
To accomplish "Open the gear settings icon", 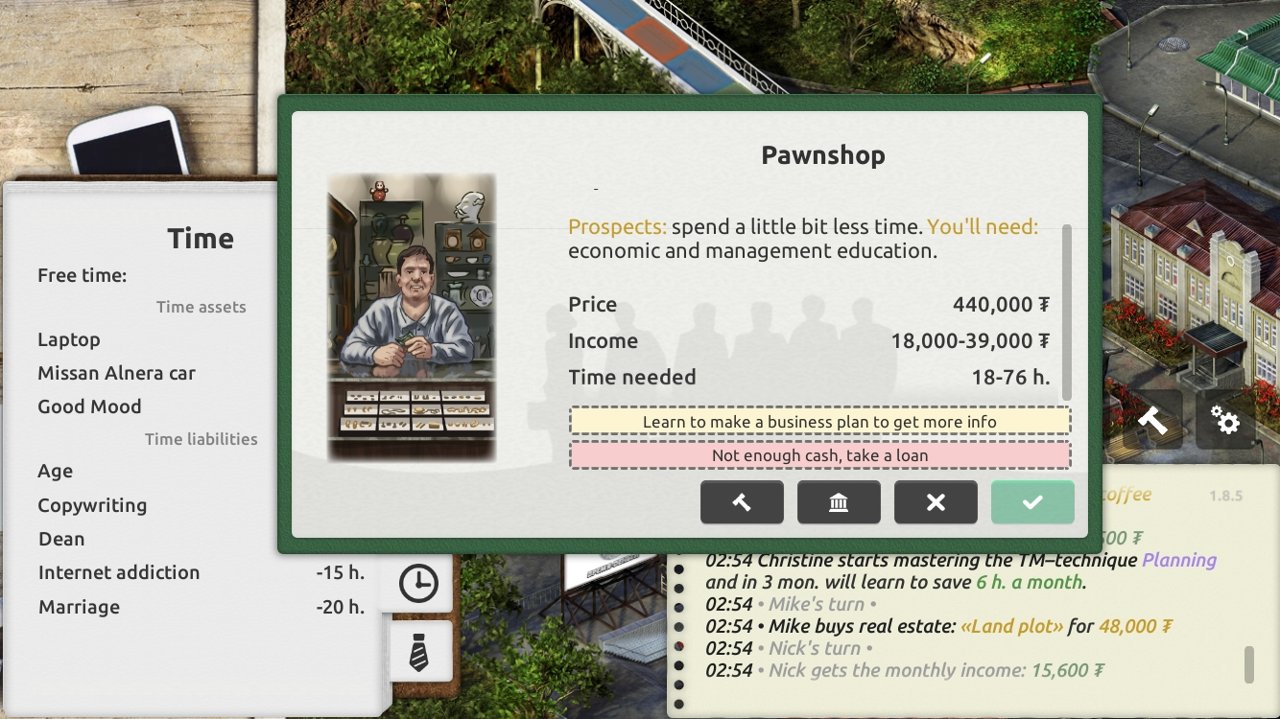I will coord(1225,420).
